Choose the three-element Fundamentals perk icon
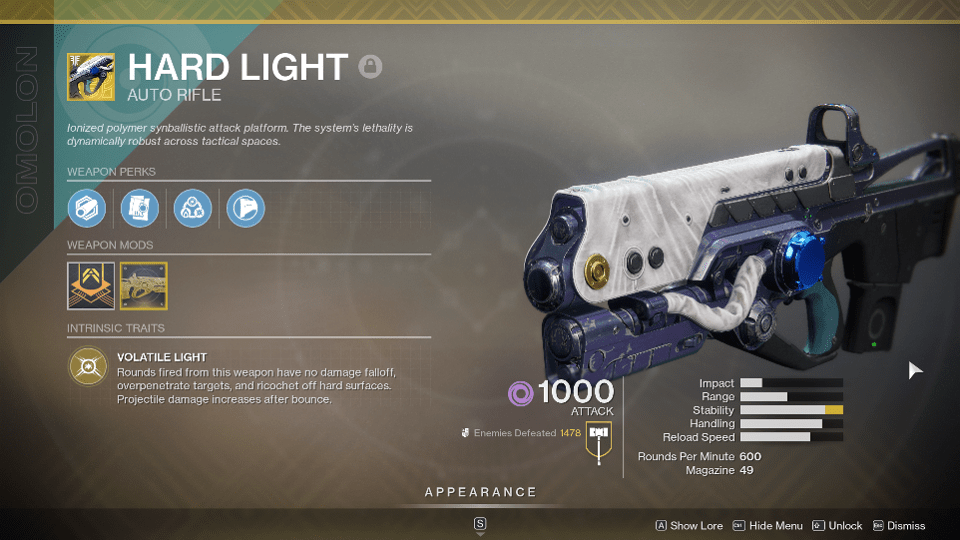This screenshot has height=540, width=960. [192, 208]
